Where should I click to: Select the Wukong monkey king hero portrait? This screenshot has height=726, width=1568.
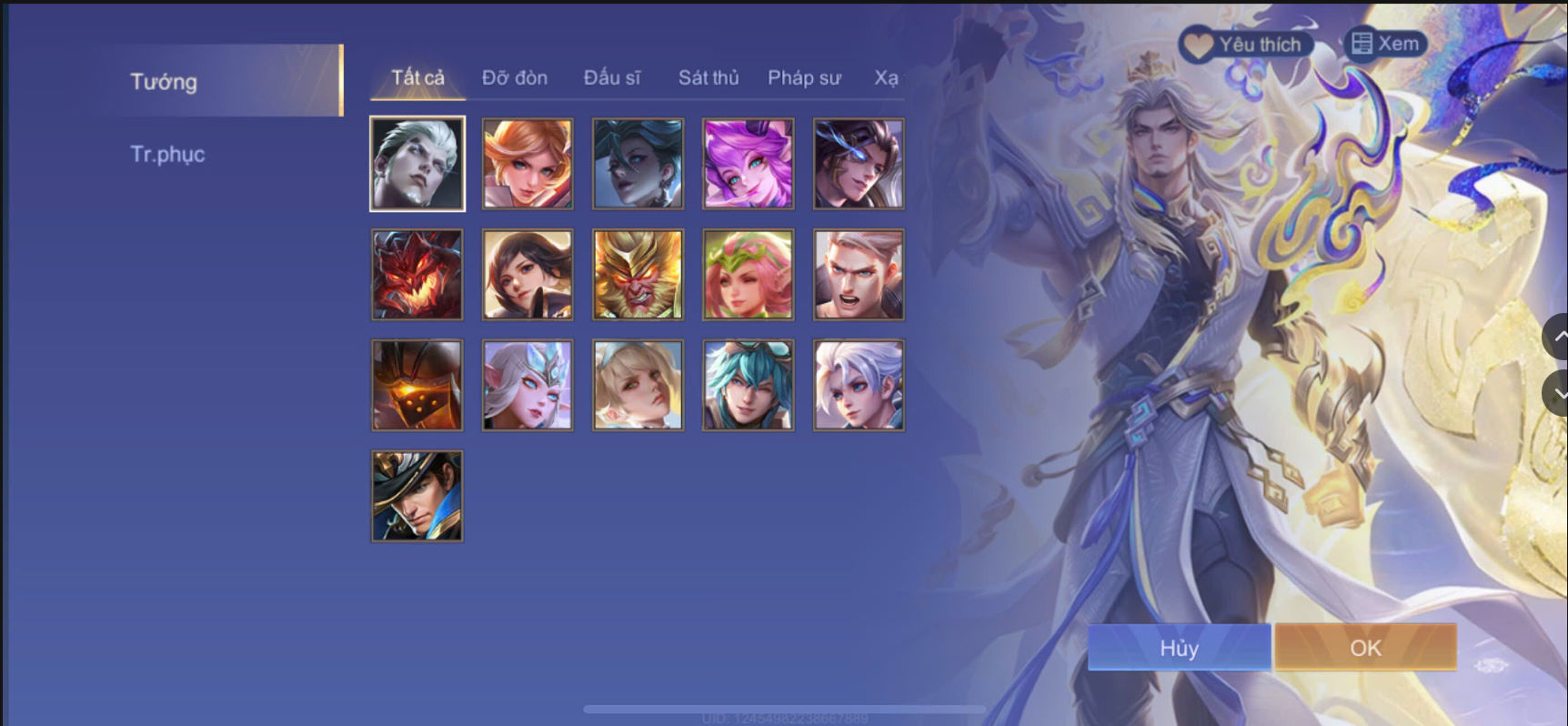point(638,275)
